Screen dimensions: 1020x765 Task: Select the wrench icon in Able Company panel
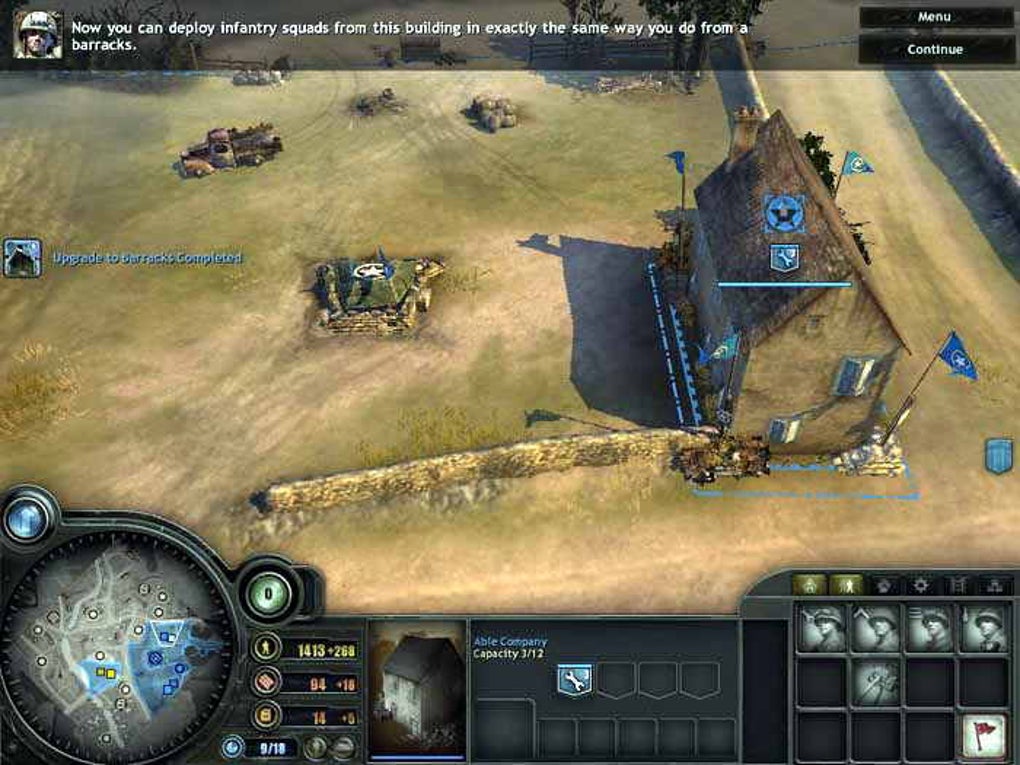(x=574, y=679)
